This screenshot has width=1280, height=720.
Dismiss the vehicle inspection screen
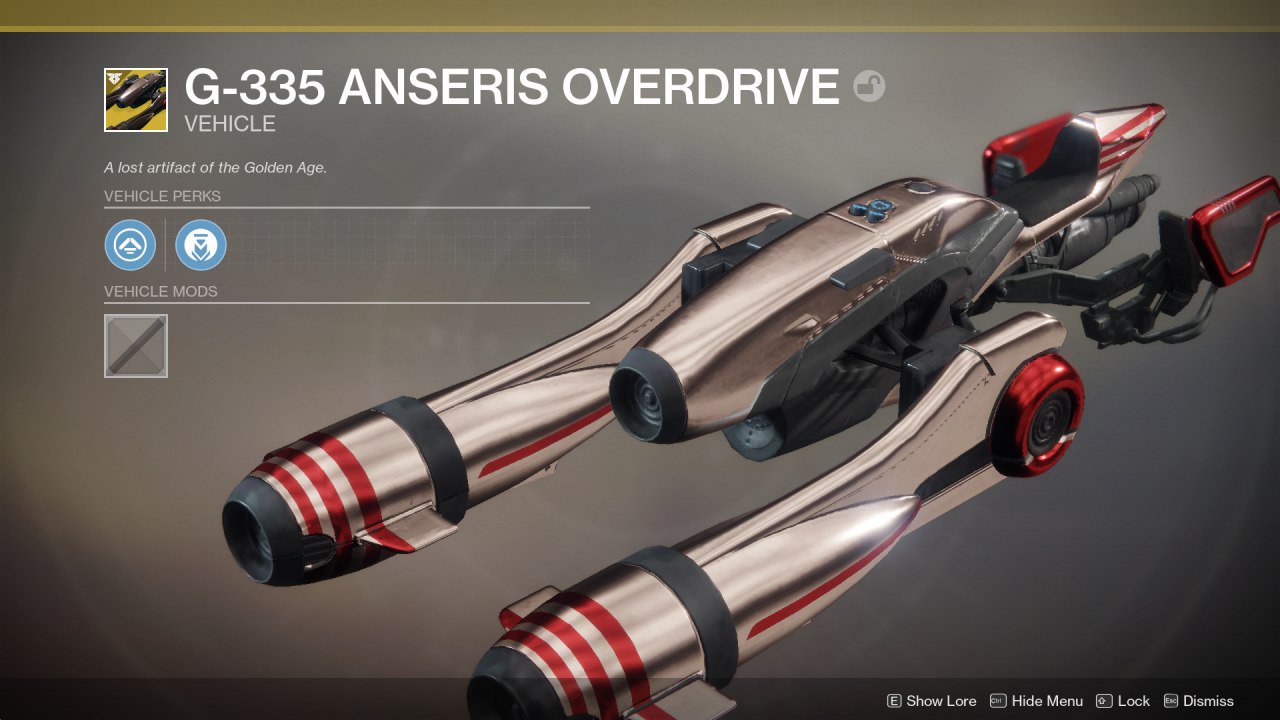click(x=1198, y=701)
